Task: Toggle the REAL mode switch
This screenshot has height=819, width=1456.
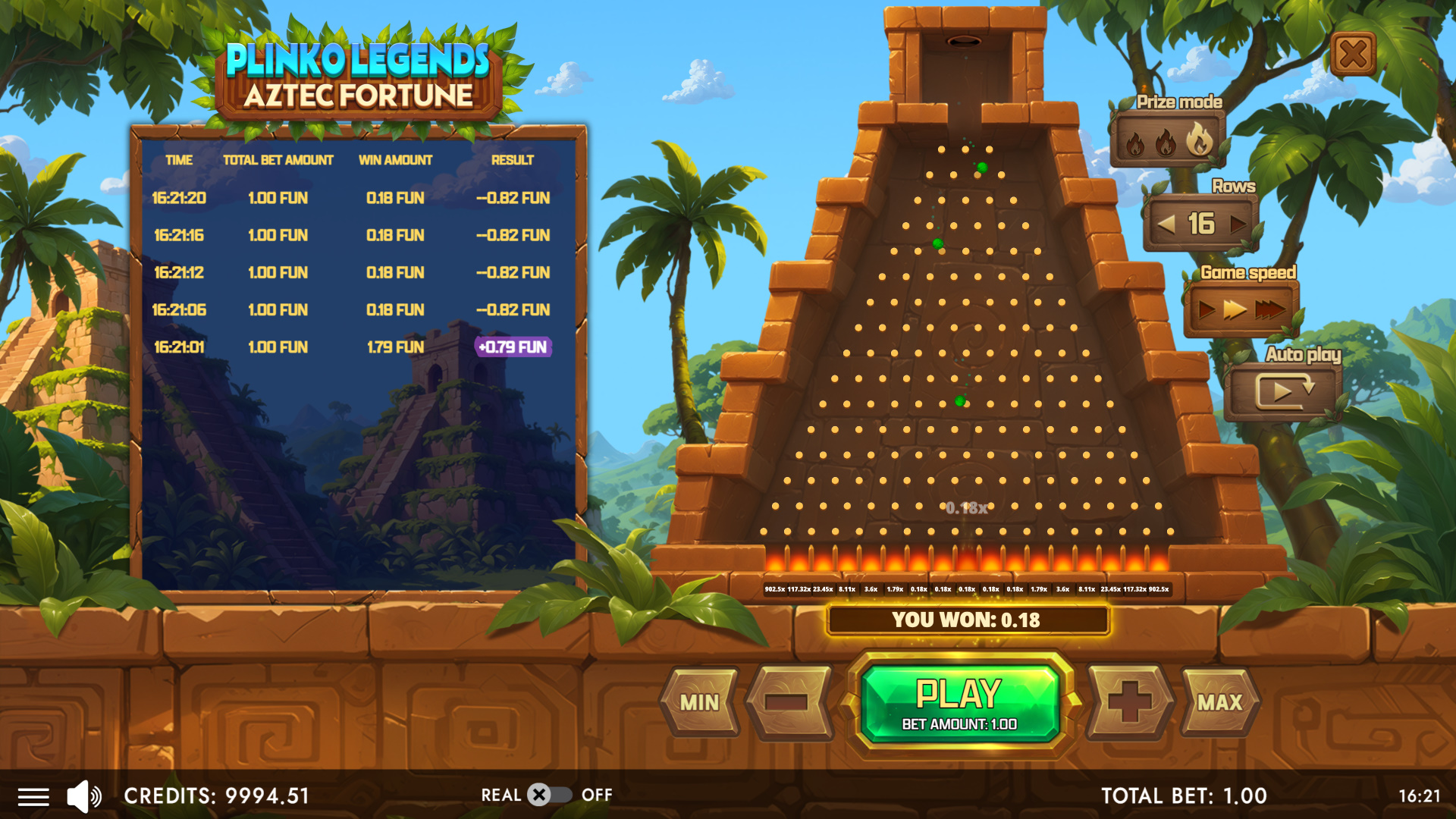Action: [x=549, y=795]
